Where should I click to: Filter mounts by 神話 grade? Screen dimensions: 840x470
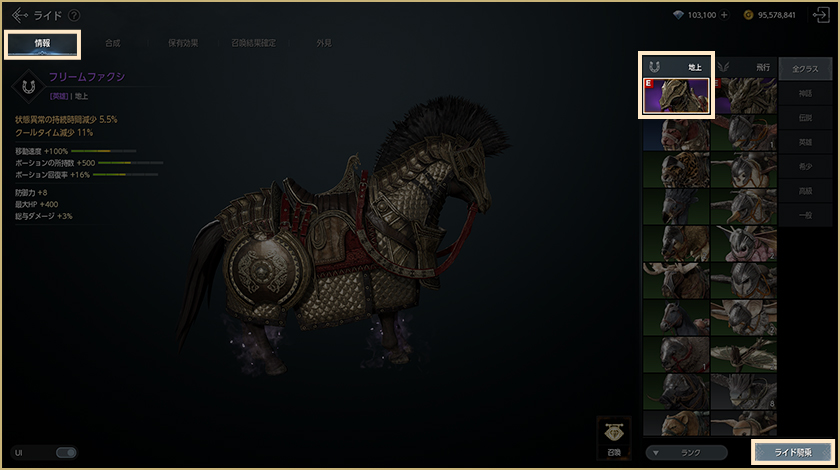point(805,93)
